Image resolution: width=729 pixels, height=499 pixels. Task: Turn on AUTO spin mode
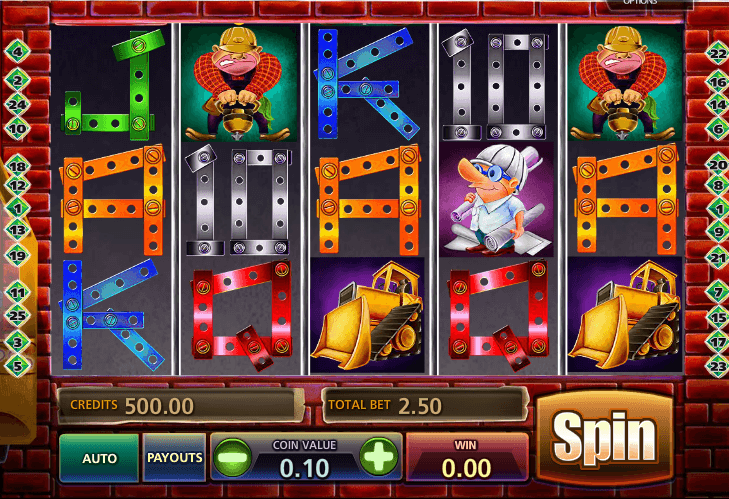[x=99, y=458]
